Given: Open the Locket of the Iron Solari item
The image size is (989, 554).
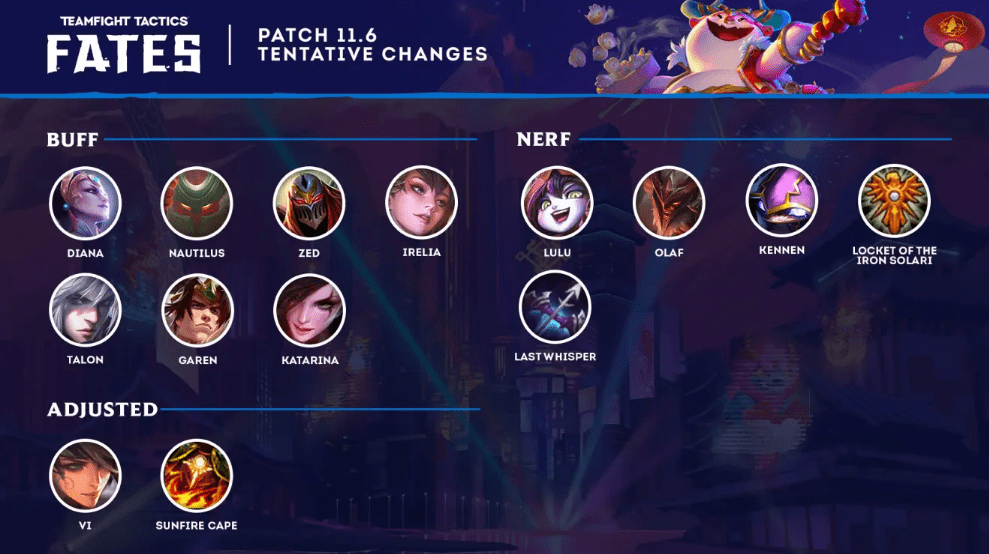Looking at the screenshot, I should (894, 200).
